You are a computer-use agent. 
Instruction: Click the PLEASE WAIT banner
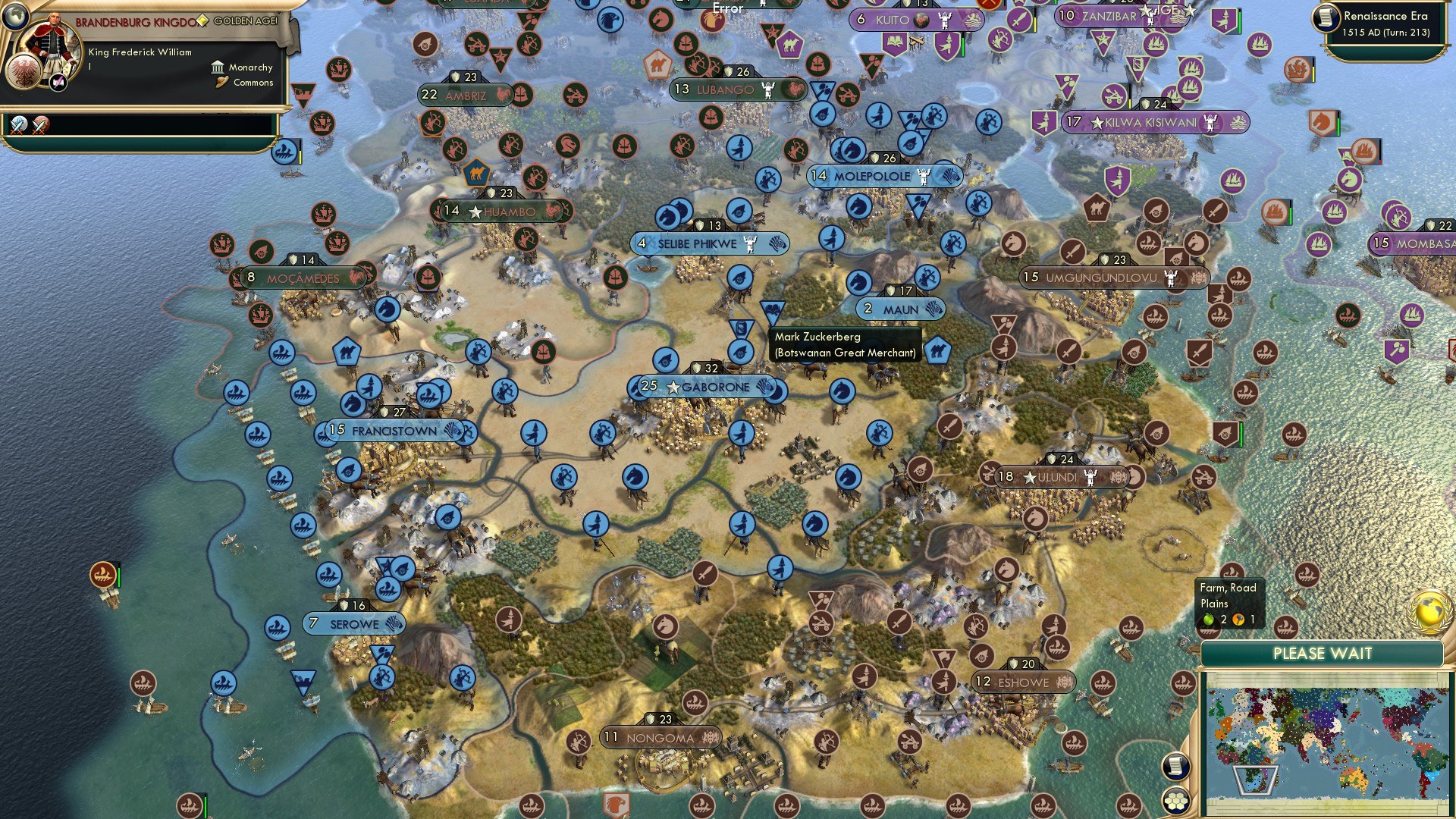pyautogui.click(x=1323, y=653)
